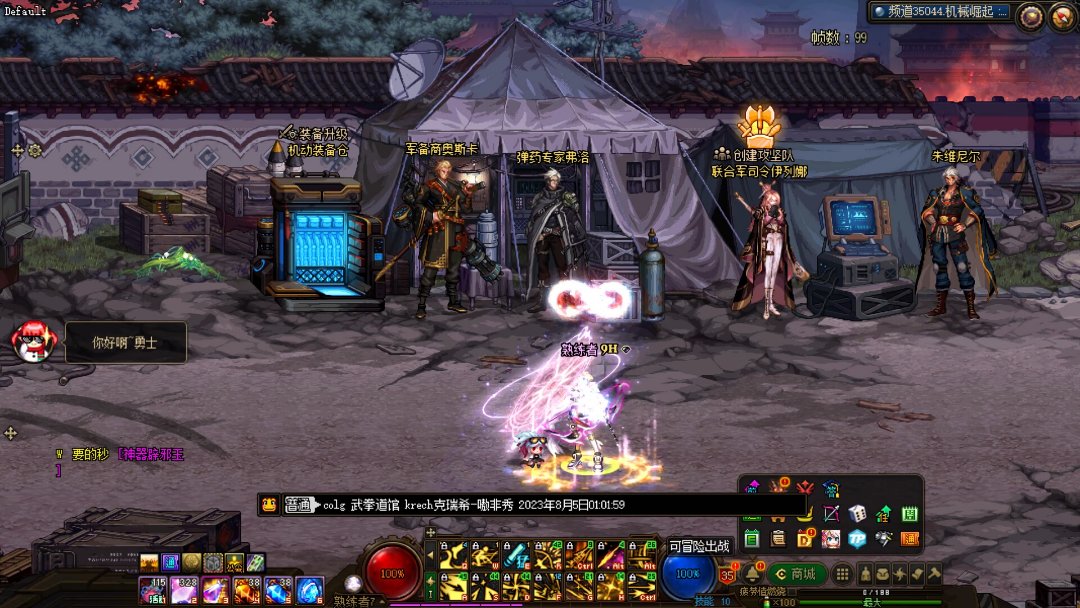Screen dimensions: 1080x608
Task: Click the red-haired chat avatar
Action: click(x=34, y=342)
